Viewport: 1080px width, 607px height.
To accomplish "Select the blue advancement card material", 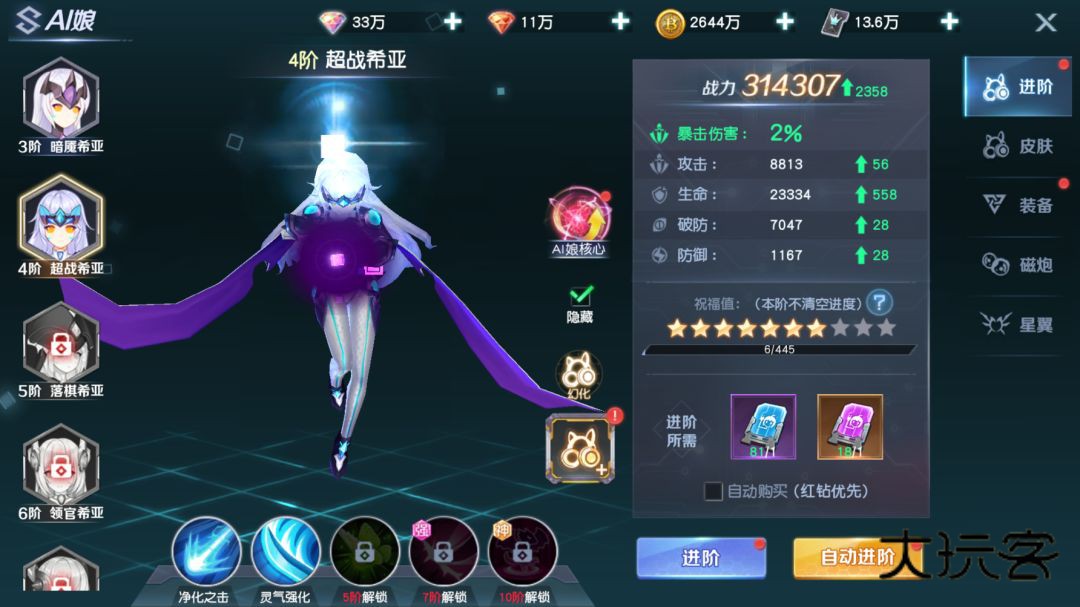I will click(763, 425).
